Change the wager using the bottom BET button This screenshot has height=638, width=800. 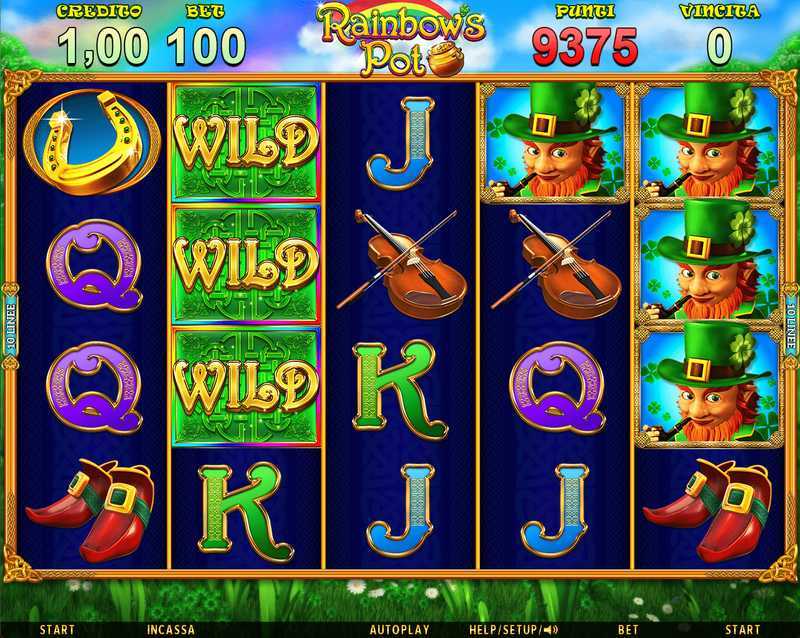[x=628, y=630]
